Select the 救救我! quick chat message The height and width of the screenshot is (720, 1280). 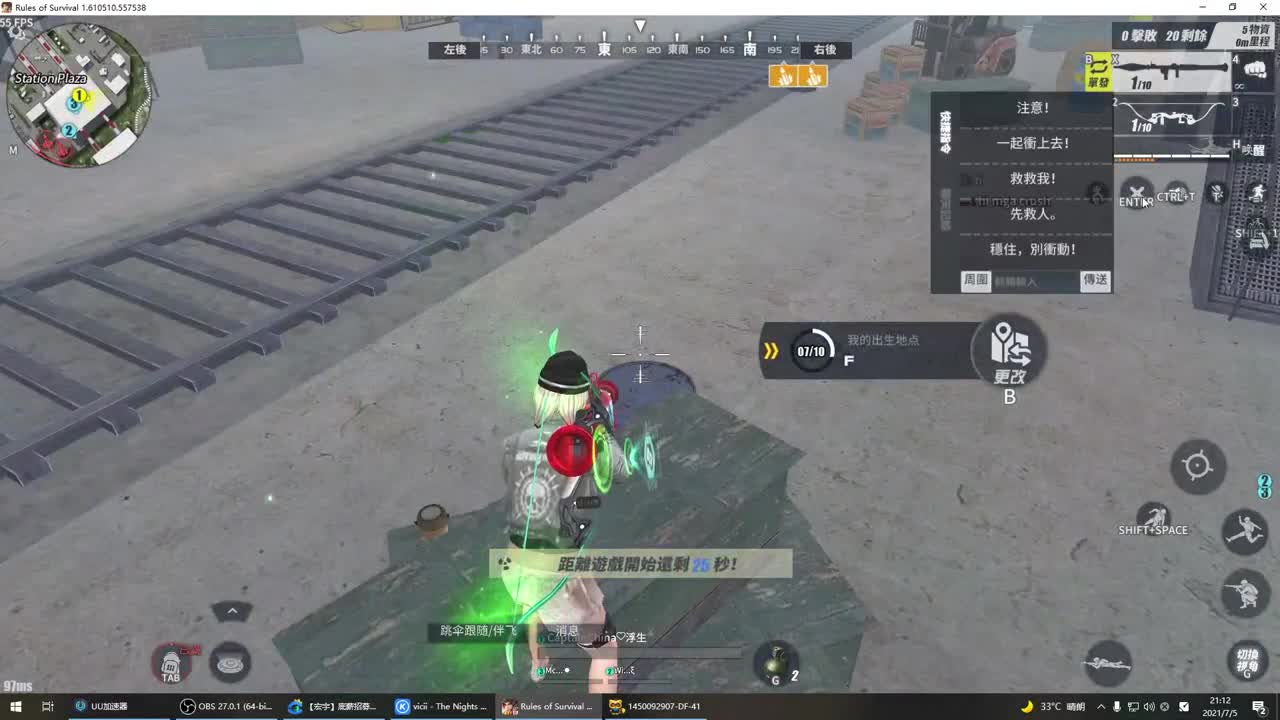[1031, 179]
